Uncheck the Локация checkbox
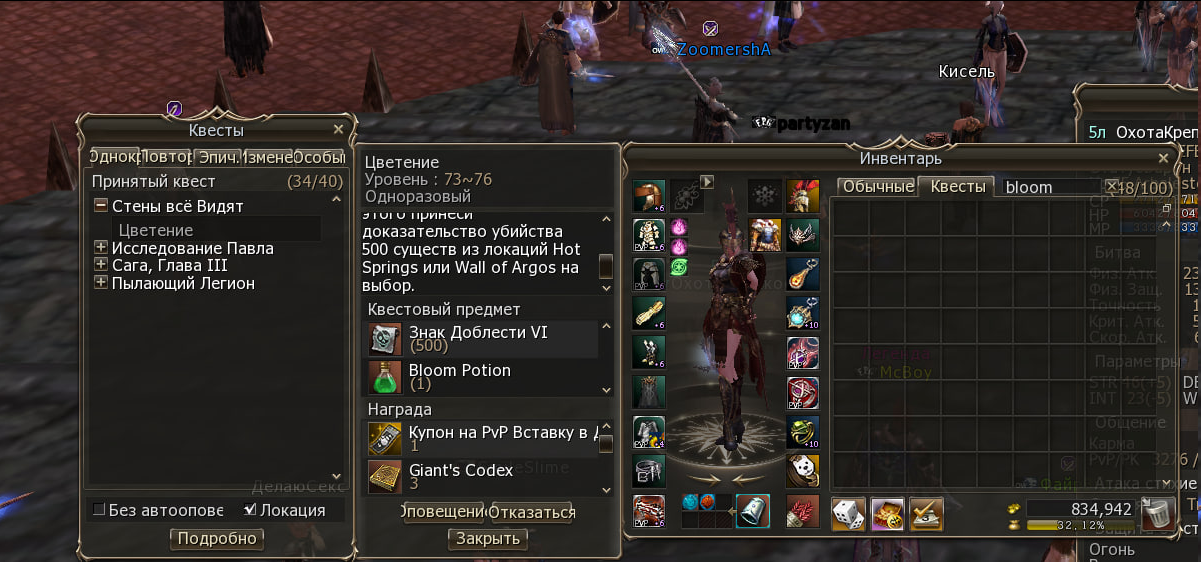The image size is (1201, 562). (250, 510)
